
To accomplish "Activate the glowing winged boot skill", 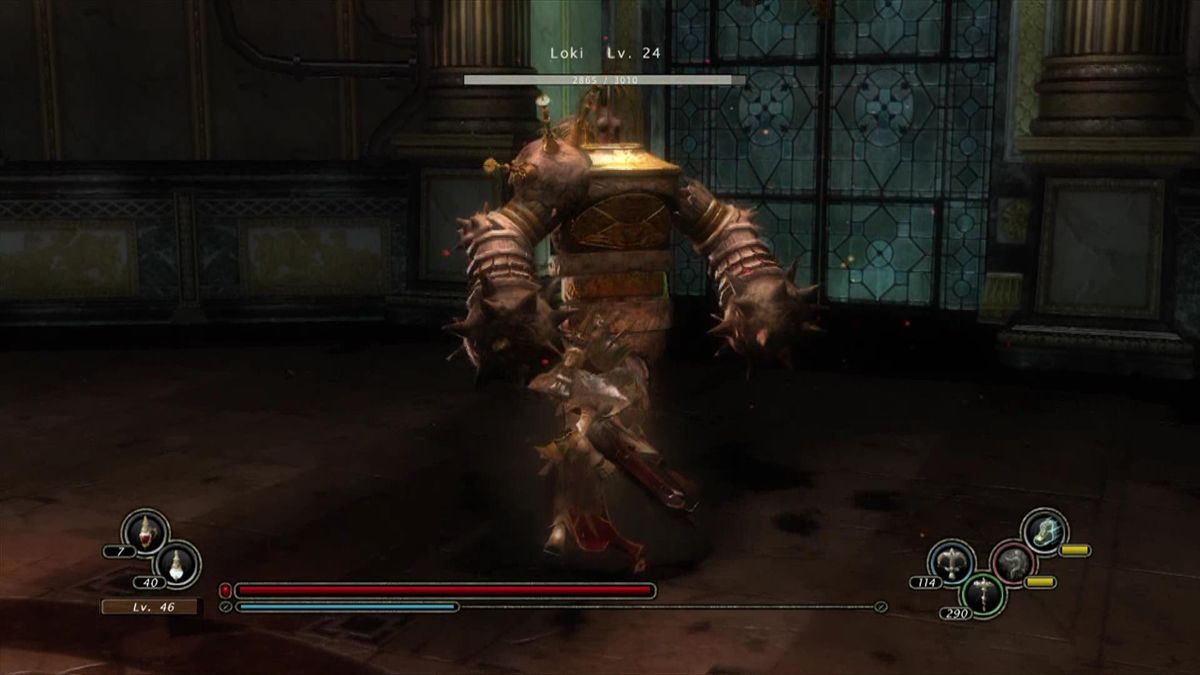I will coord(1044,531).
